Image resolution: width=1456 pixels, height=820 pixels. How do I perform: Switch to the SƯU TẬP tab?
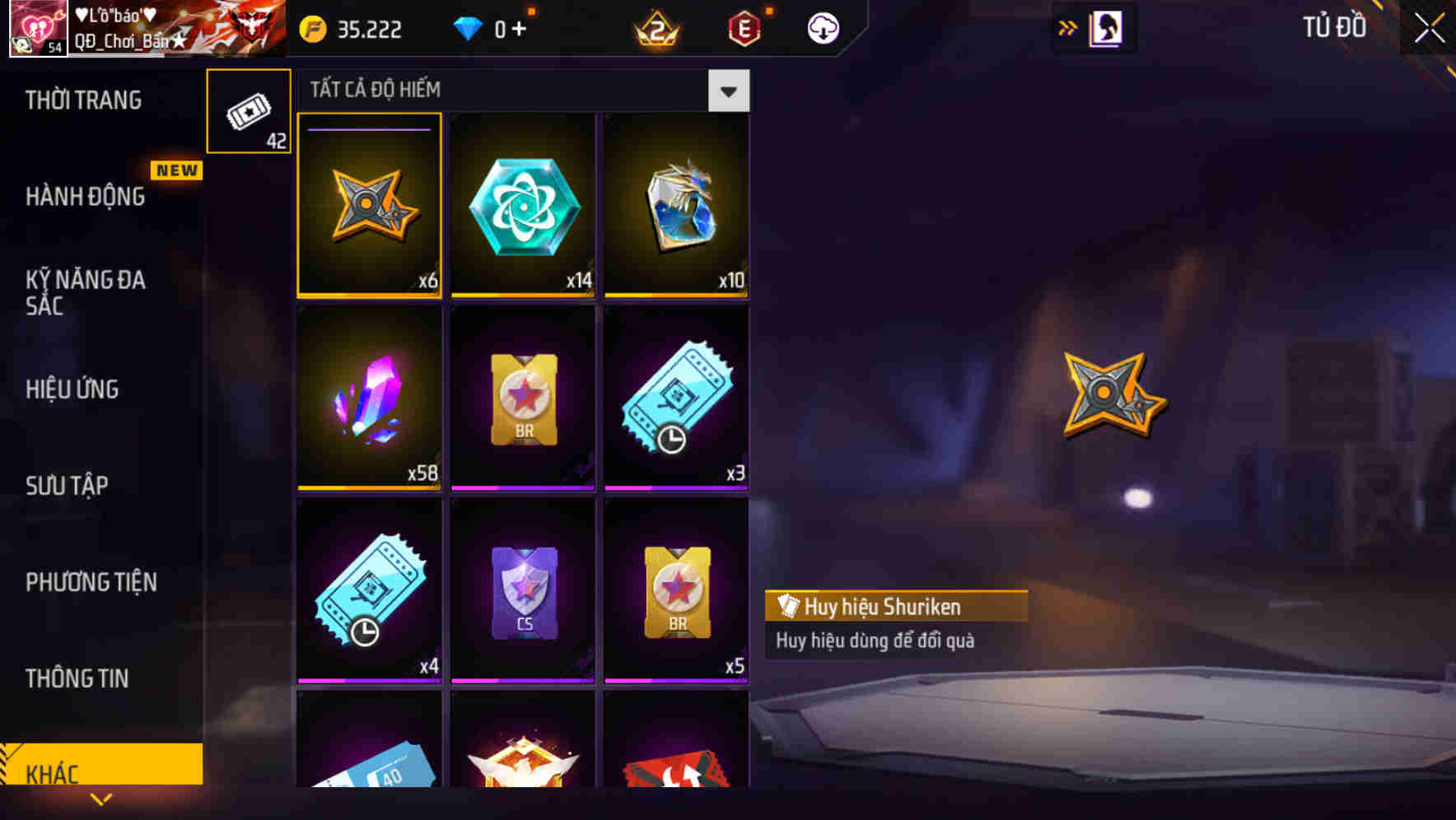(68, 486)
